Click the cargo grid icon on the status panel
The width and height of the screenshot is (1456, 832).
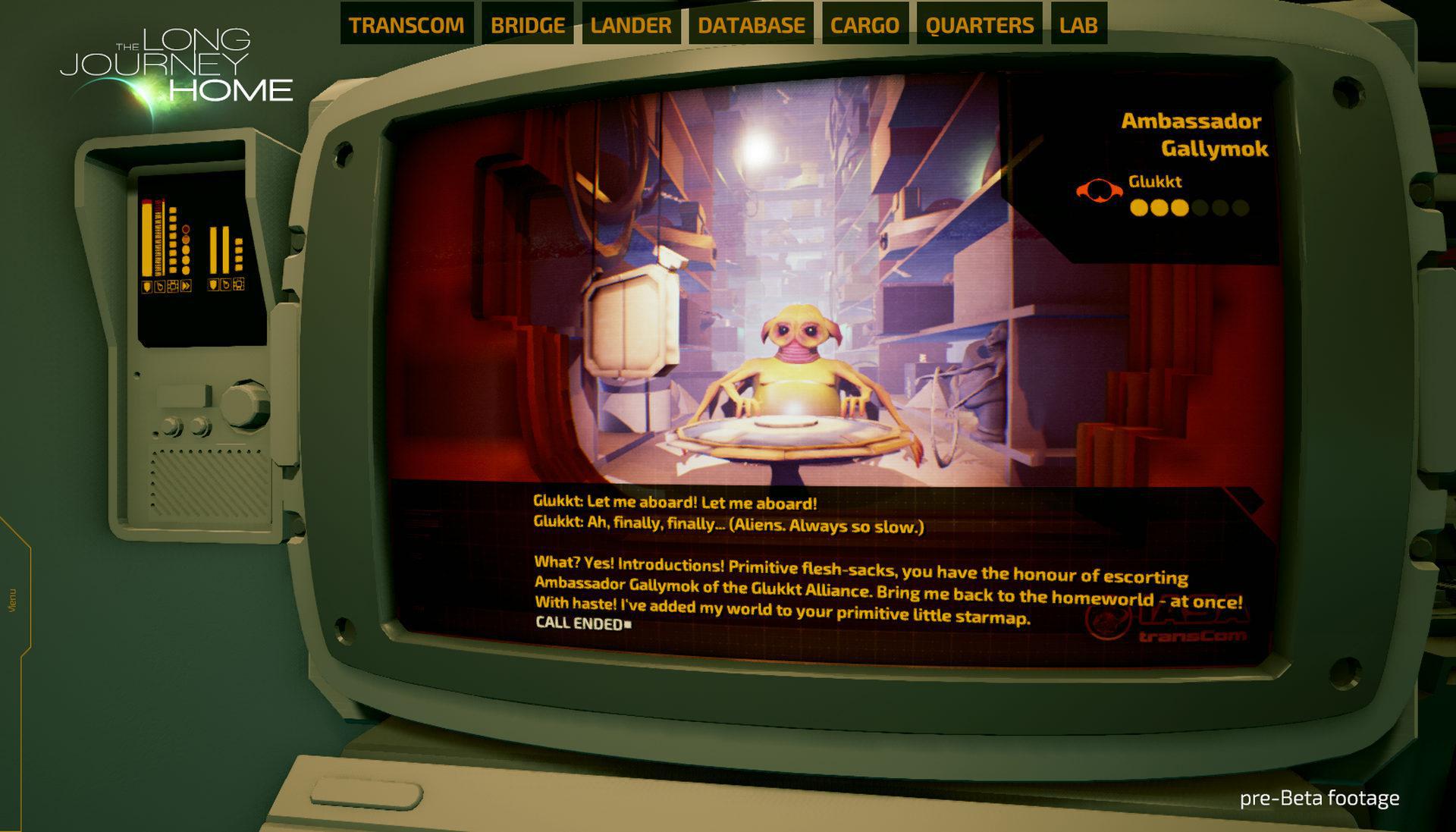pos(173,286)
